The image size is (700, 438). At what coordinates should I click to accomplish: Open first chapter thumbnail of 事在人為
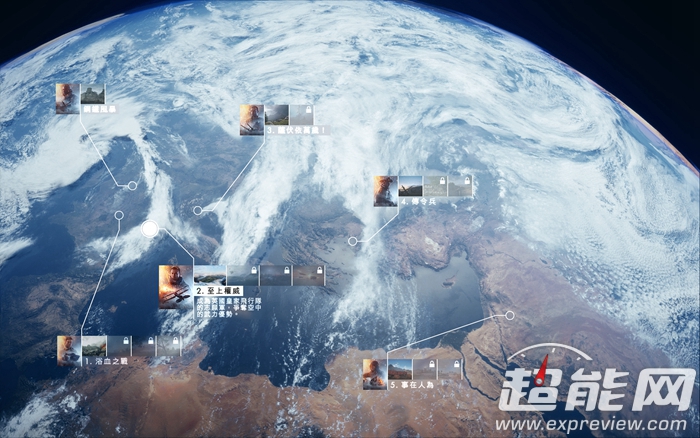400,369
